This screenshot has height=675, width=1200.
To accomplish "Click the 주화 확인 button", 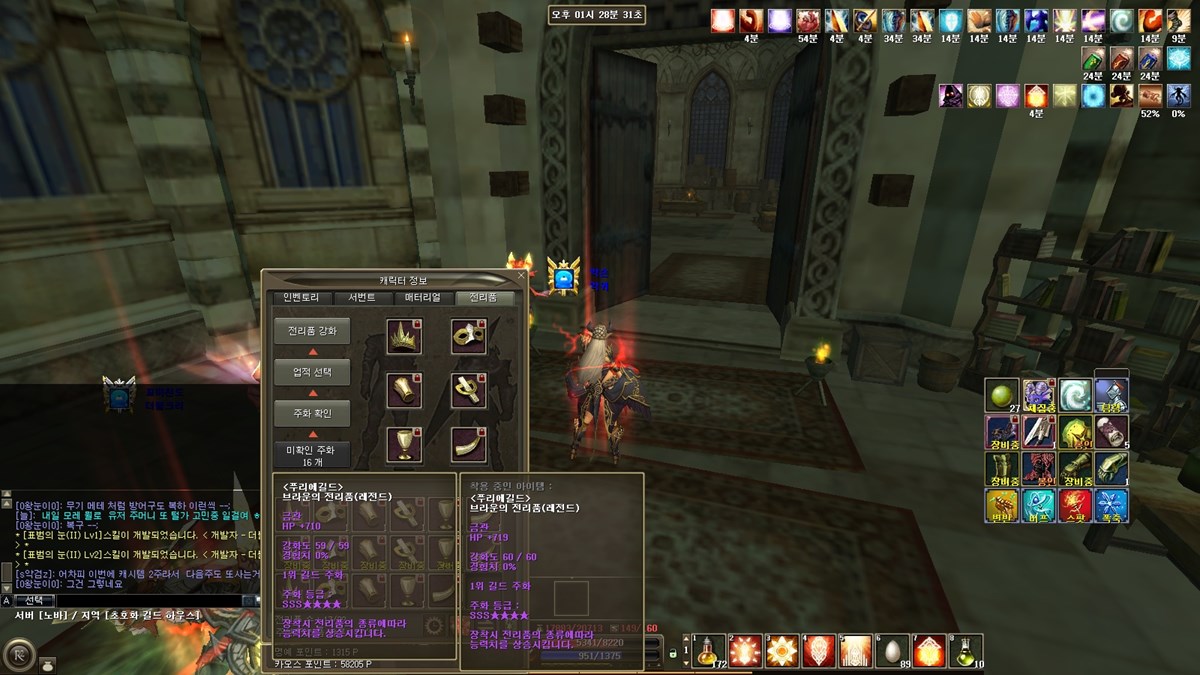I will (312, 413).
